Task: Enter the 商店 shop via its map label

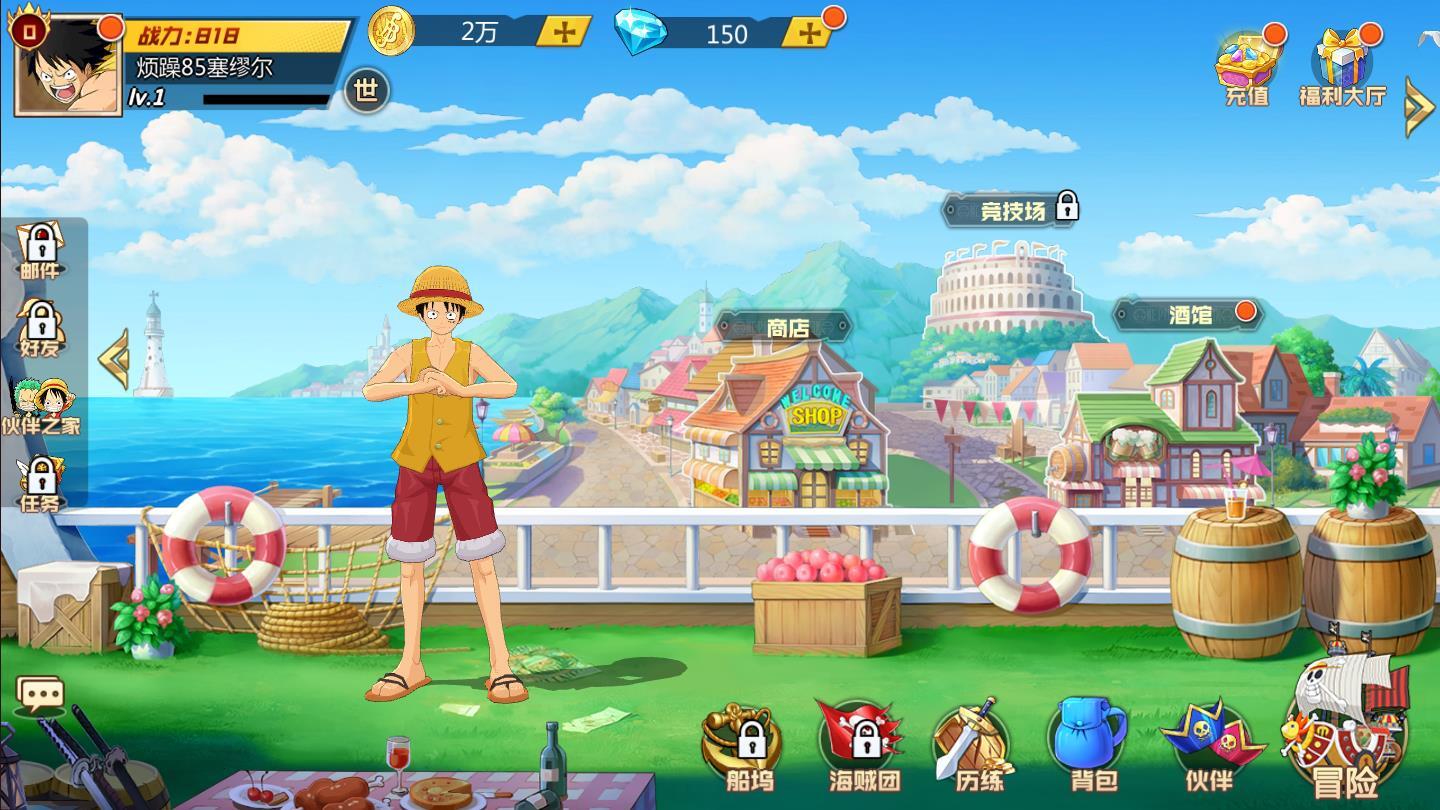Action: 787,327
